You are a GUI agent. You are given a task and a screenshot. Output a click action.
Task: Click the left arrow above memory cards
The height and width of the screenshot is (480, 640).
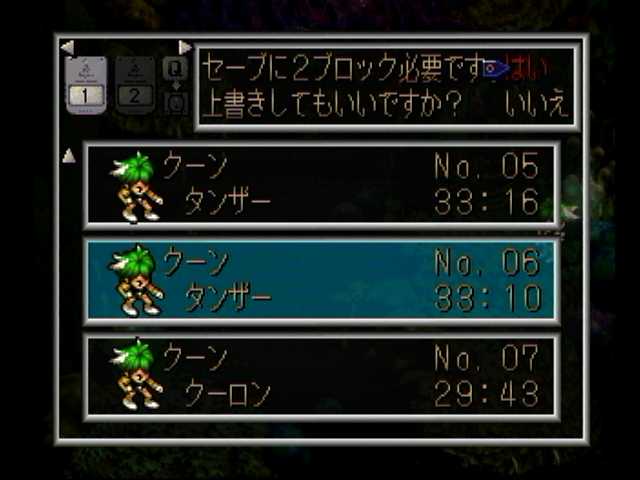67,47
